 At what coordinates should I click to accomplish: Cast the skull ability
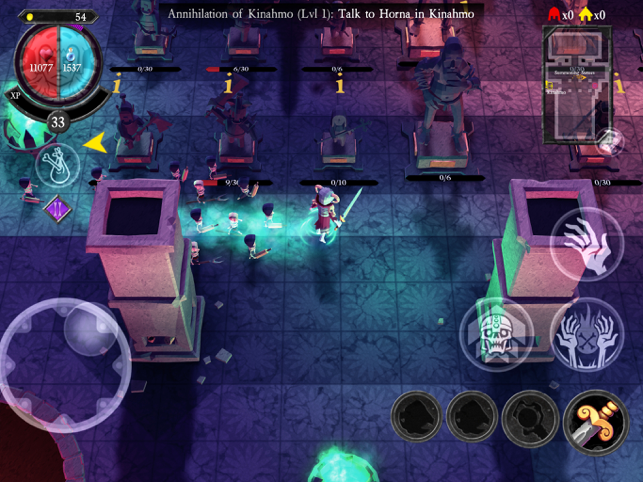495,335
